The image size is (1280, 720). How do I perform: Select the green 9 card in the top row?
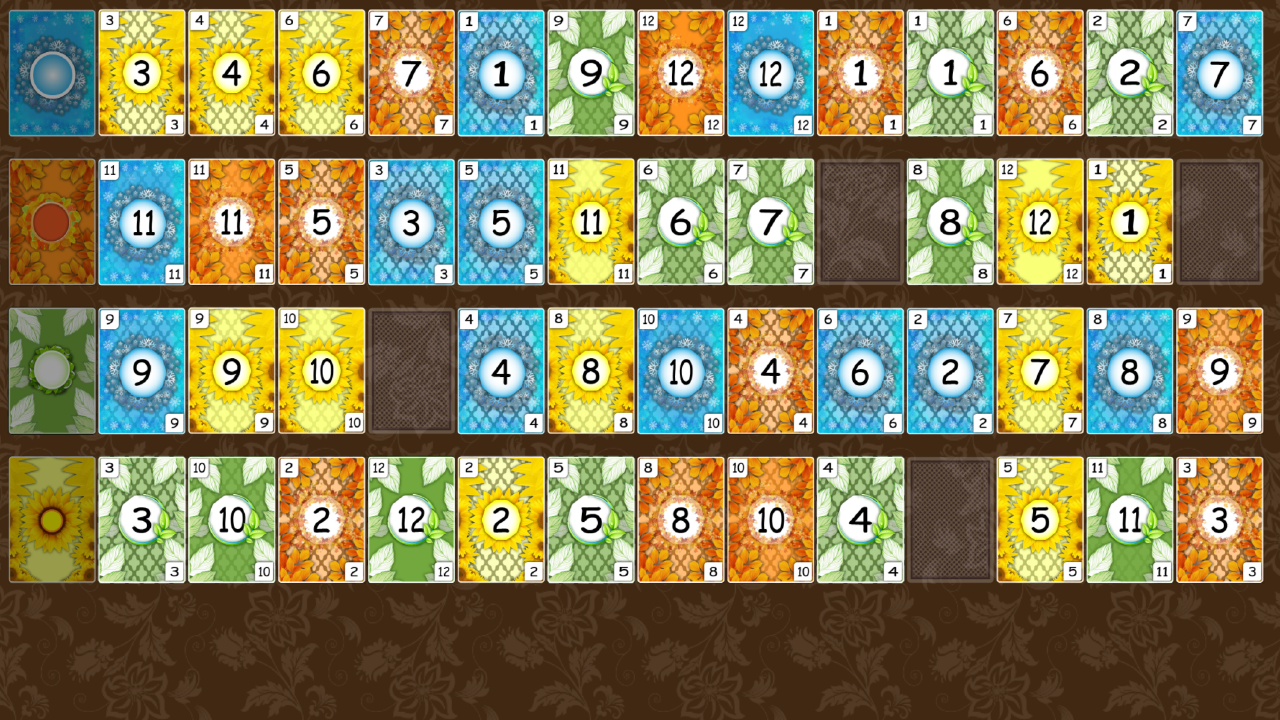click(x=591, y=72)
